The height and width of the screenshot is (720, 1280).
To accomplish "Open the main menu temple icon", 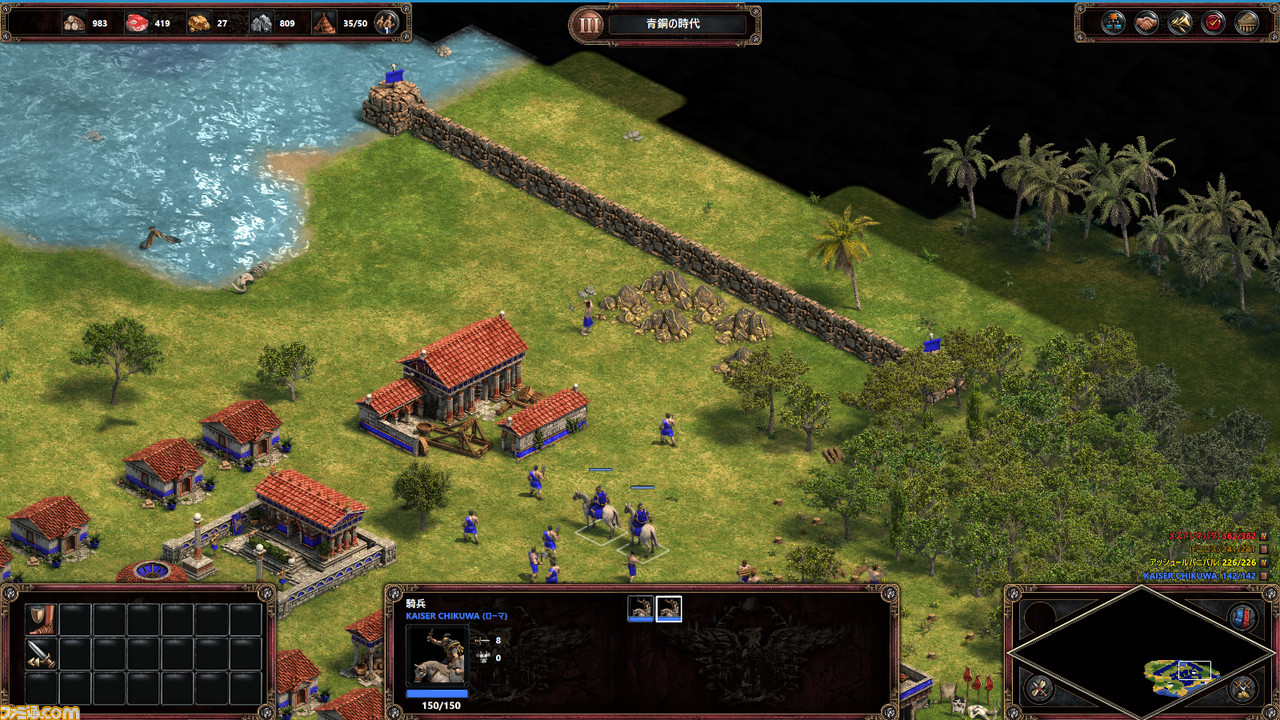I will 1246,22.
